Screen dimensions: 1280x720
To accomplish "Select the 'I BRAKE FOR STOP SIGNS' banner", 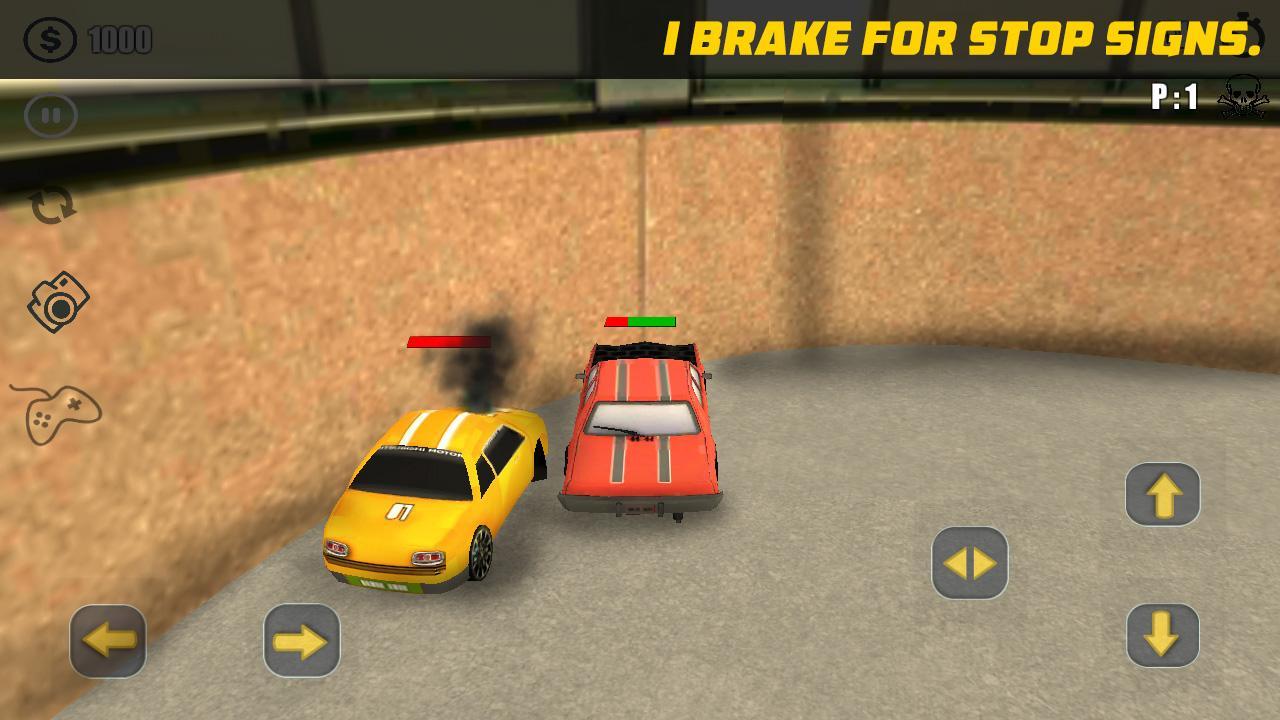I will [x=960, y=40].
